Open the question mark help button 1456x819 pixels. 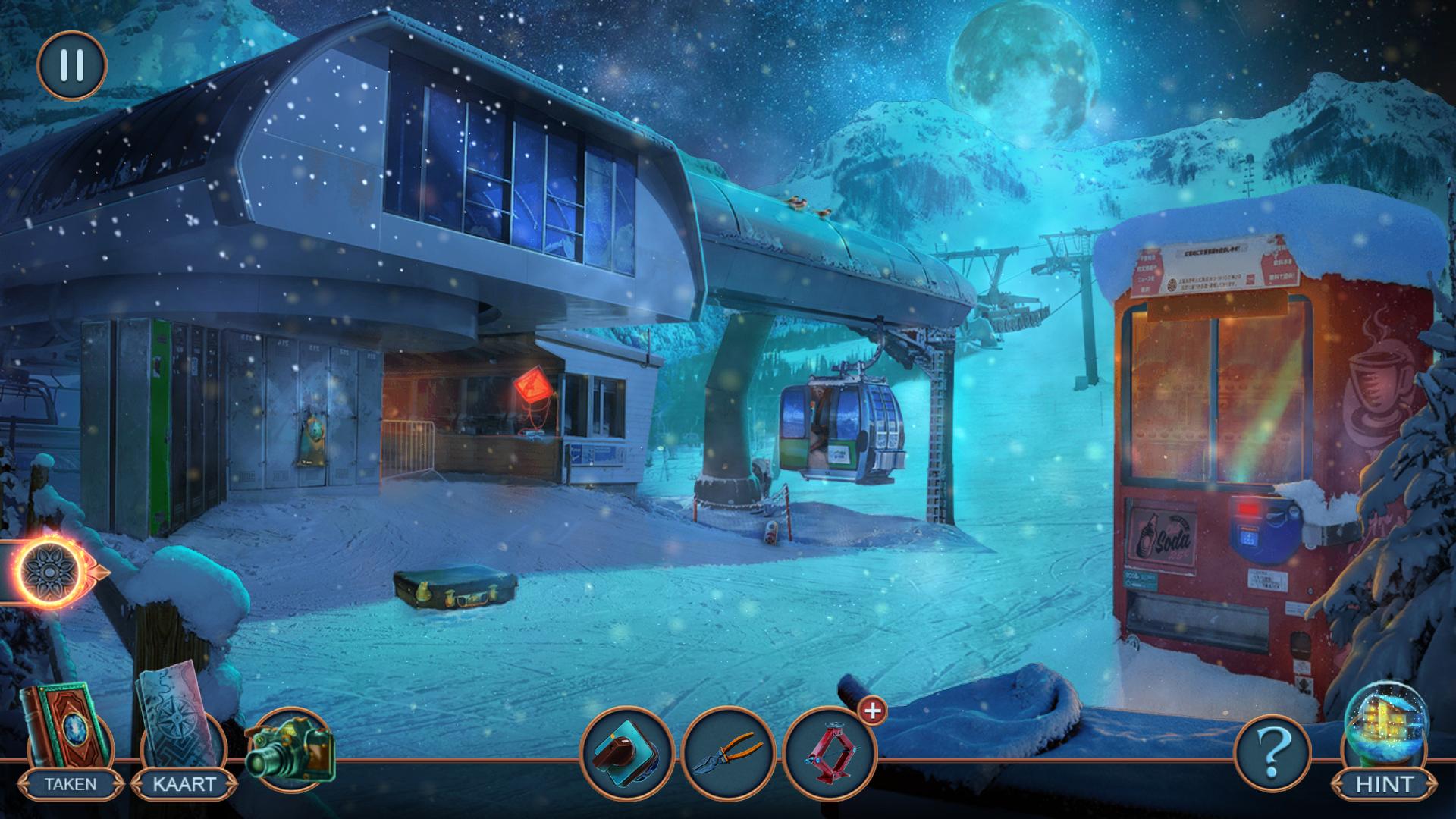[1273, 752]
